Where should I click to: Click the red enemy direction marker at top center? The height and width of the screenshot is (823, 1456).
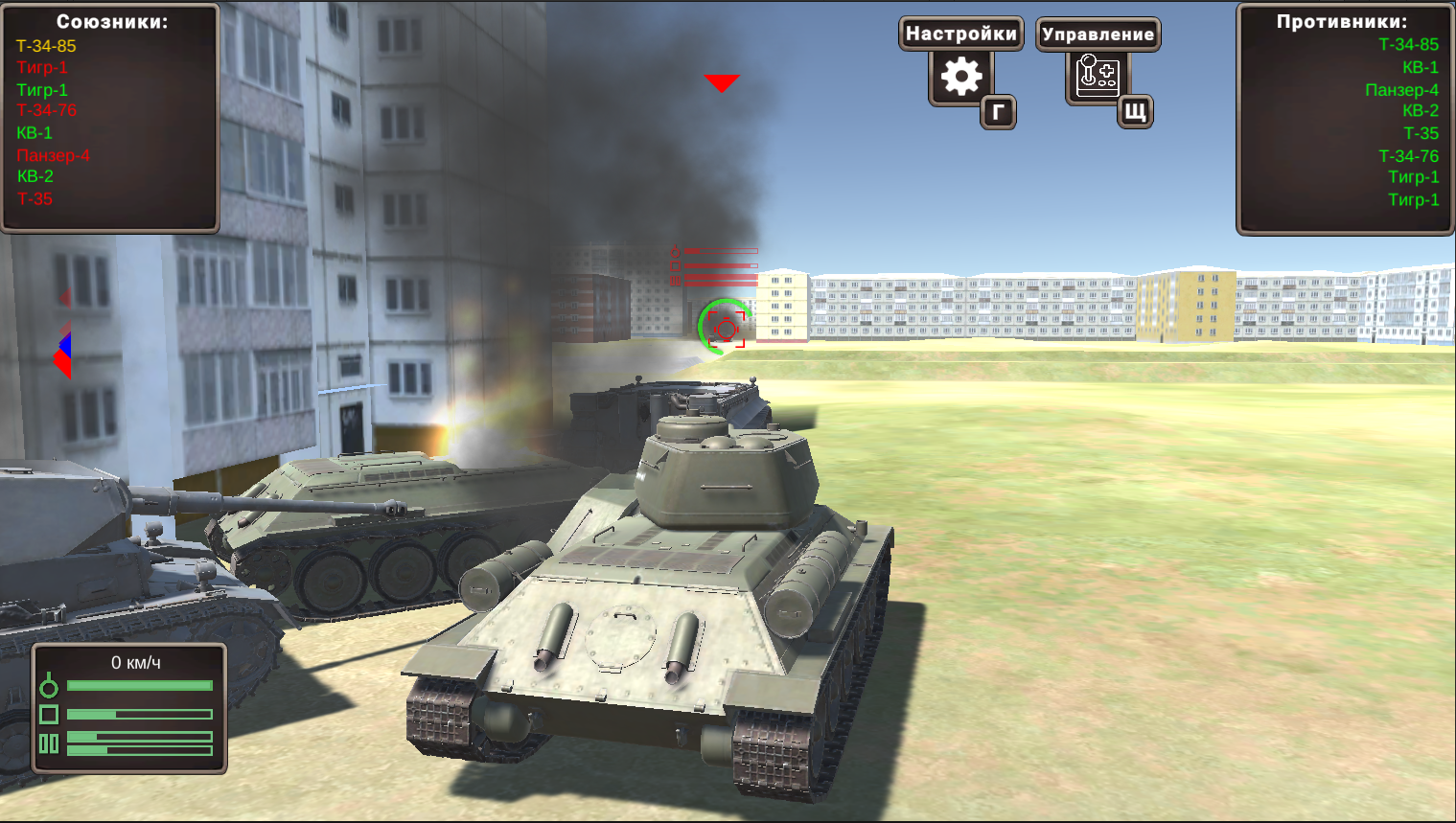[721, 82]
